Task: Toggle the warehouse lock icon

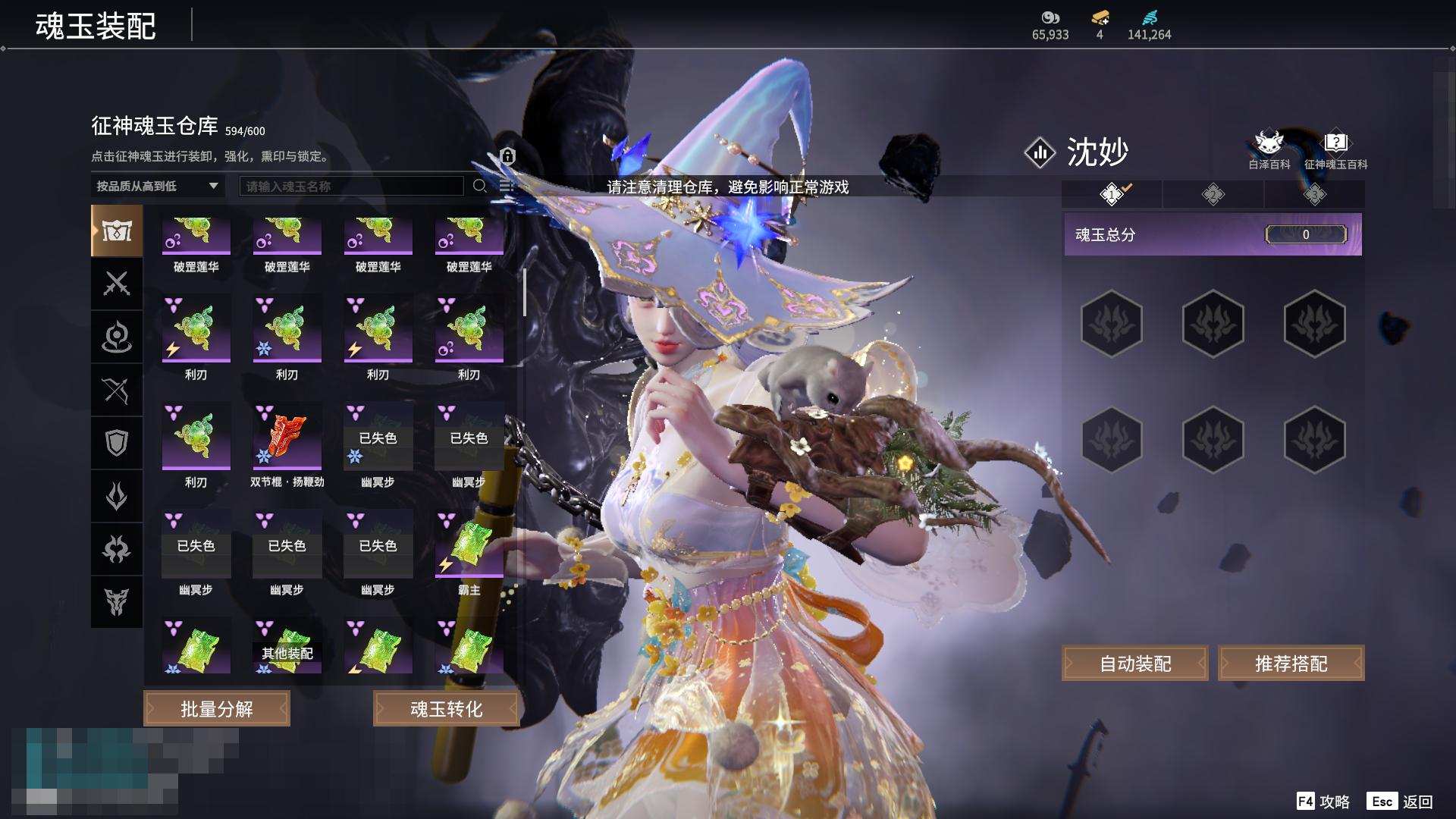Action: click(x=507, y=156)
